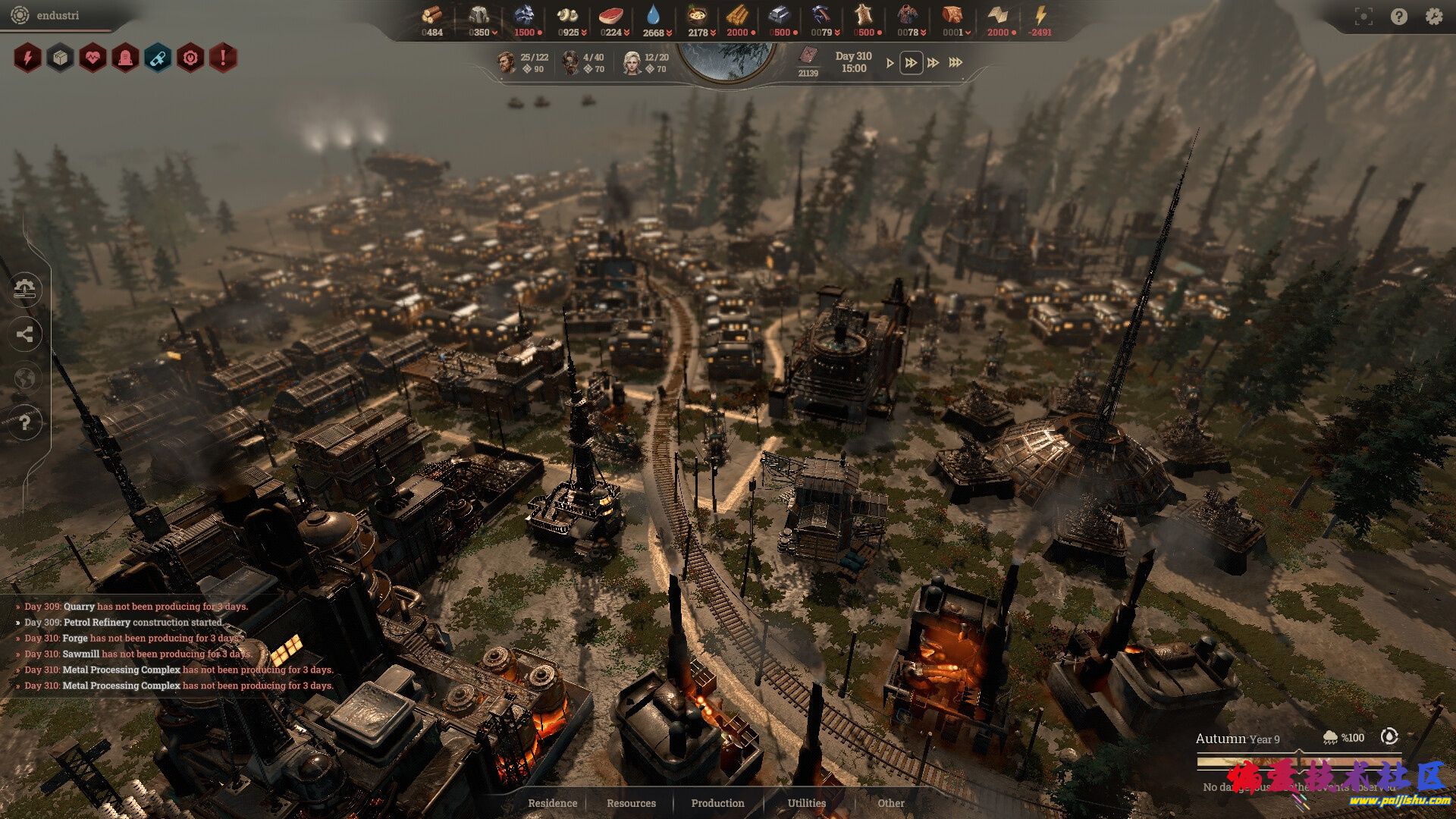
Task: Click the top-right question mark help icon
Action: [x=1398, y=17]
